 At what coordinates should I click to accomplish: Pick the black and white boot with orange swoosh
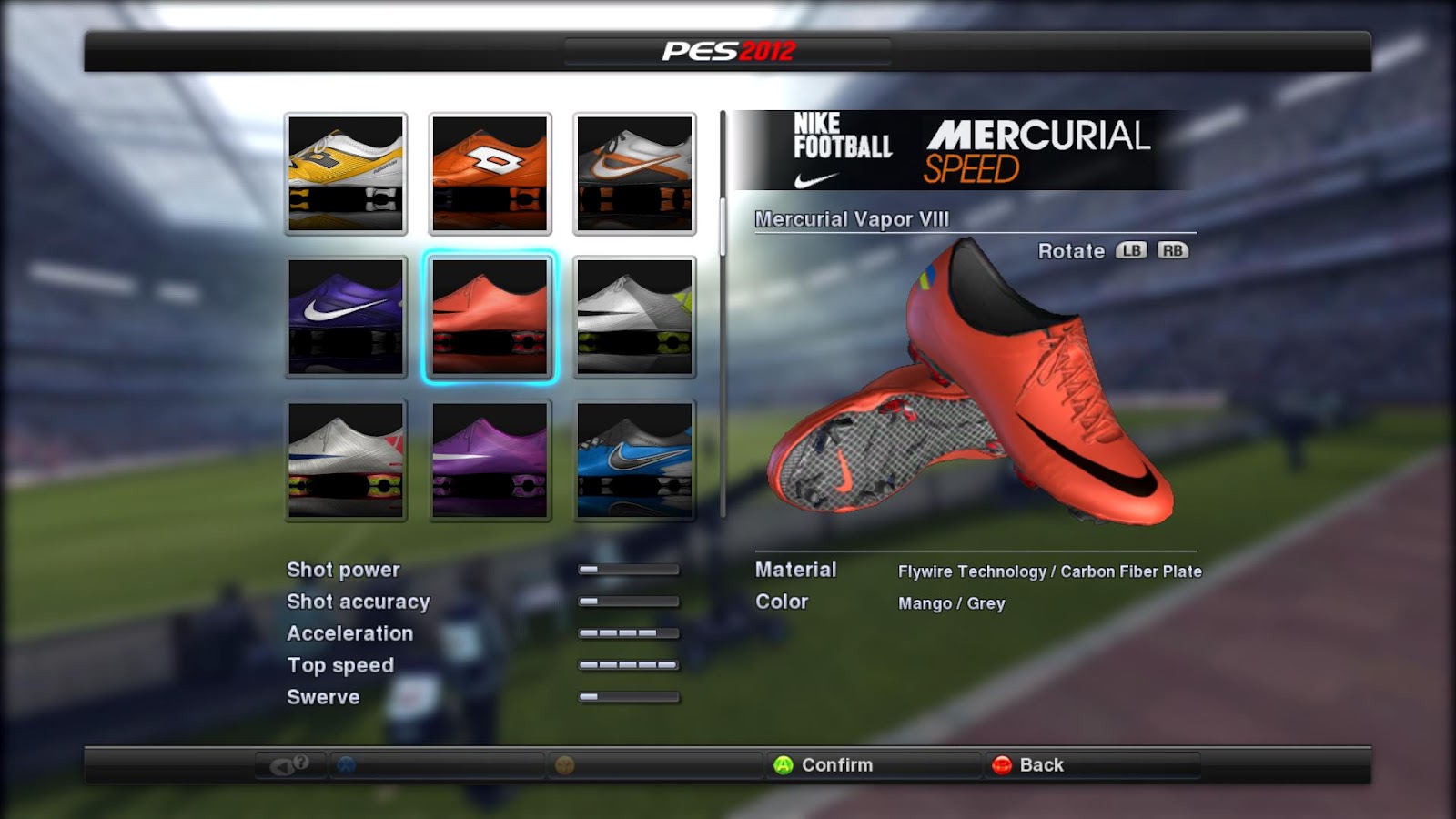pyautogui.click(x=634, y=173)
